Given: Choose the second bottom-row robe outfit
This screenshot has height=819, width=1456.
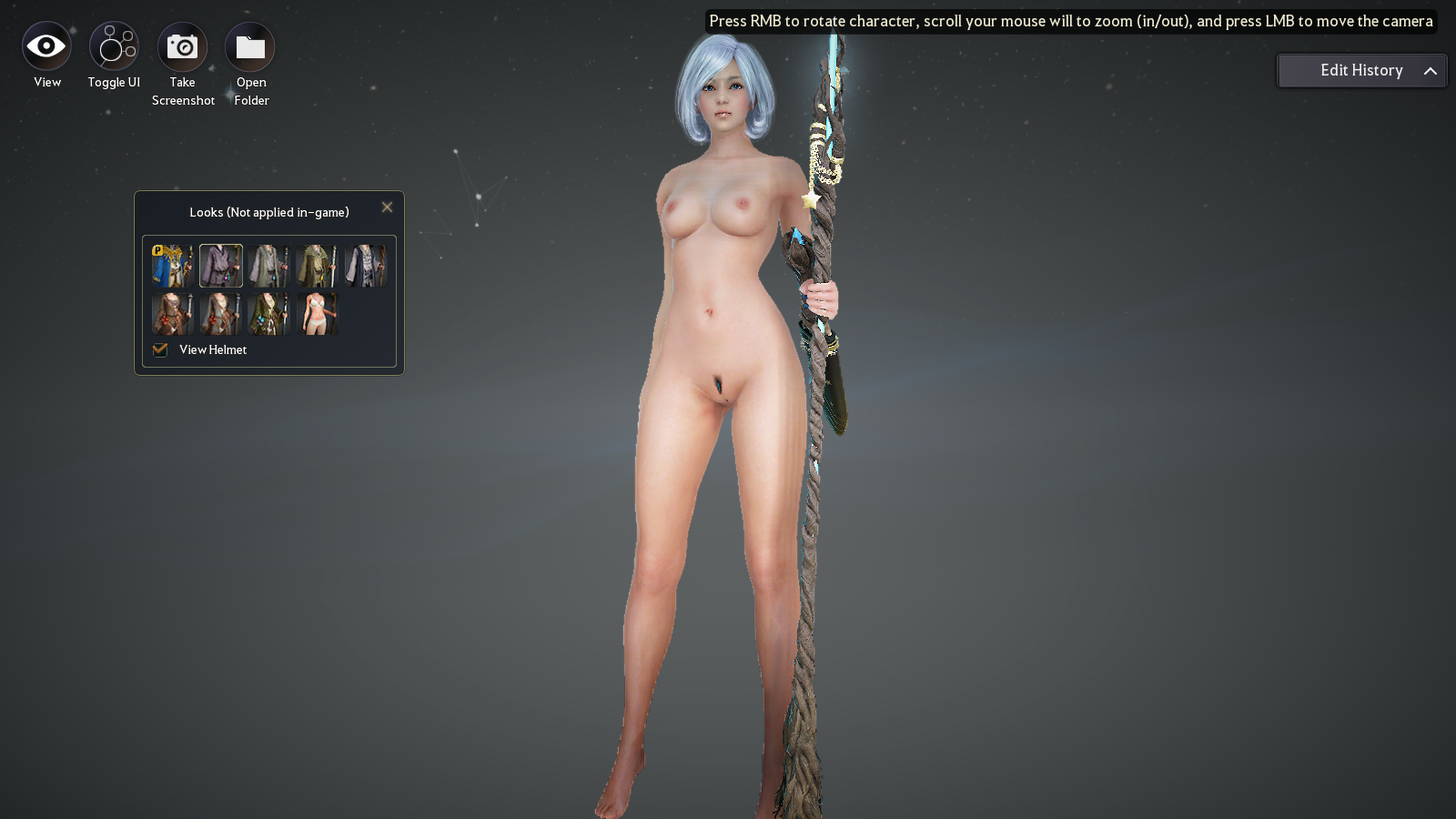Looking at the screenshot, I should click(x=220, y=313).
